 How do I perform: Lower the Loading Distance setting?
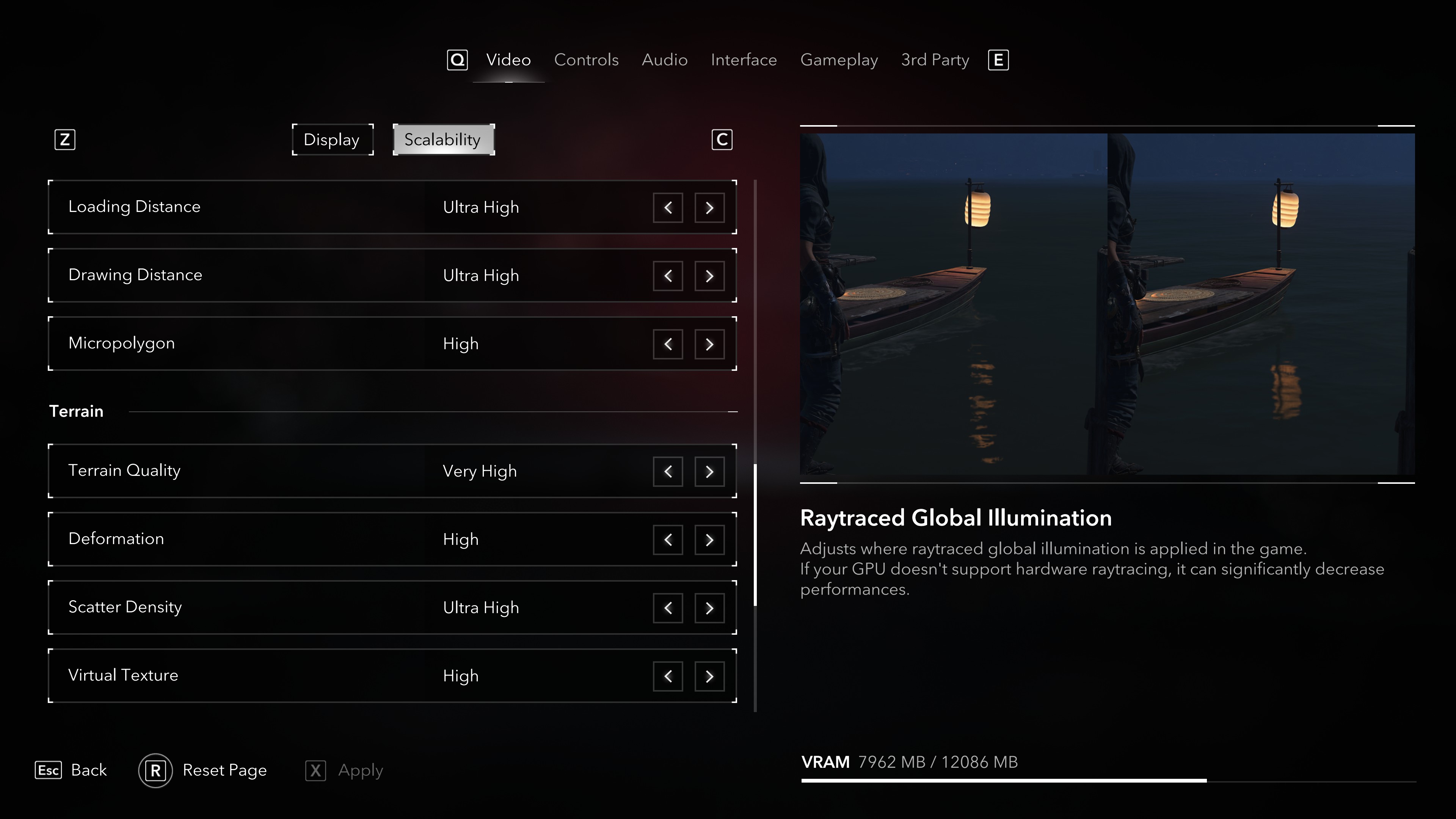[x=667, y=207]
